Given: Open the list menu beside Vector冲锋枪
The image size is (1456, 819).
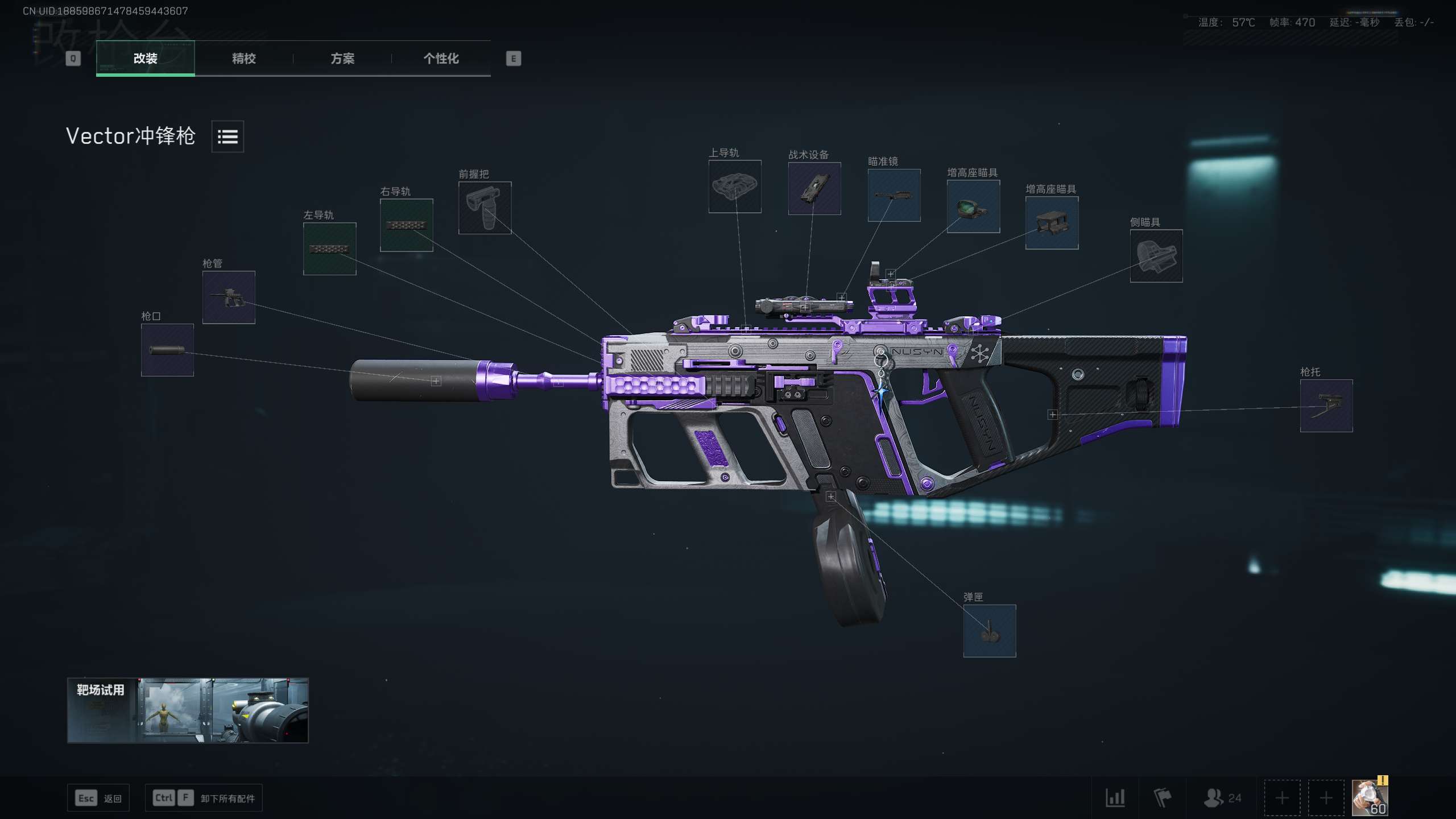Looking at the screenshot, I should coord(227,136).
